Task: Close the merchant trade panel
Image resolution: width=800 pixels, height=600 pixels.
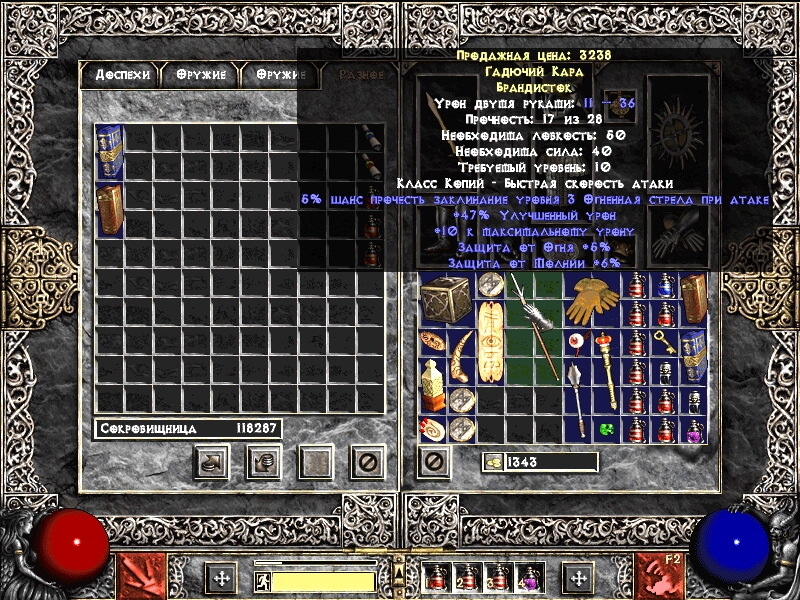Action: (367, 462)
